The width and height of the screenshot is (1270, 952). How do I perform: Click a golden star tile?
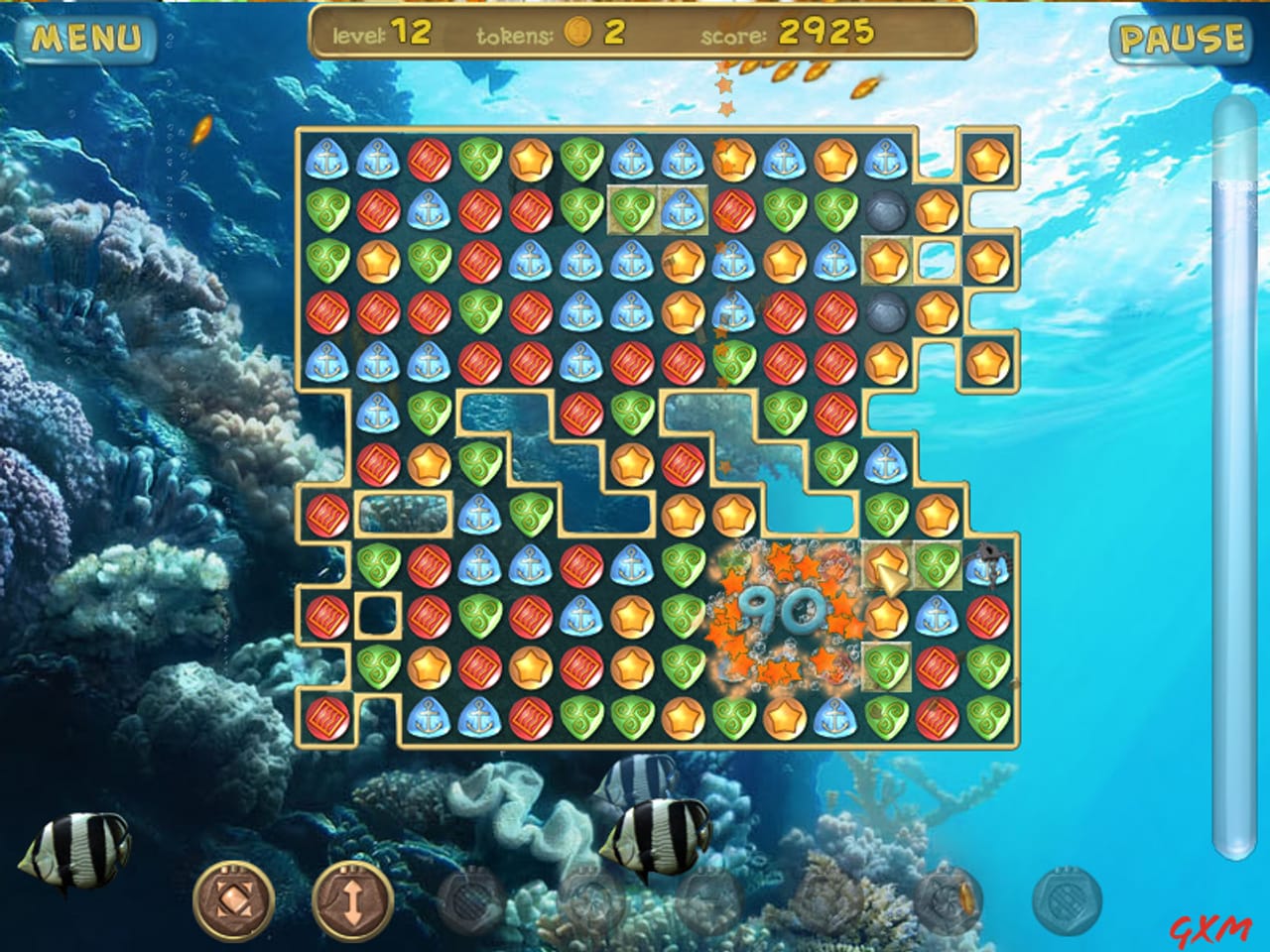click(531, 161)
